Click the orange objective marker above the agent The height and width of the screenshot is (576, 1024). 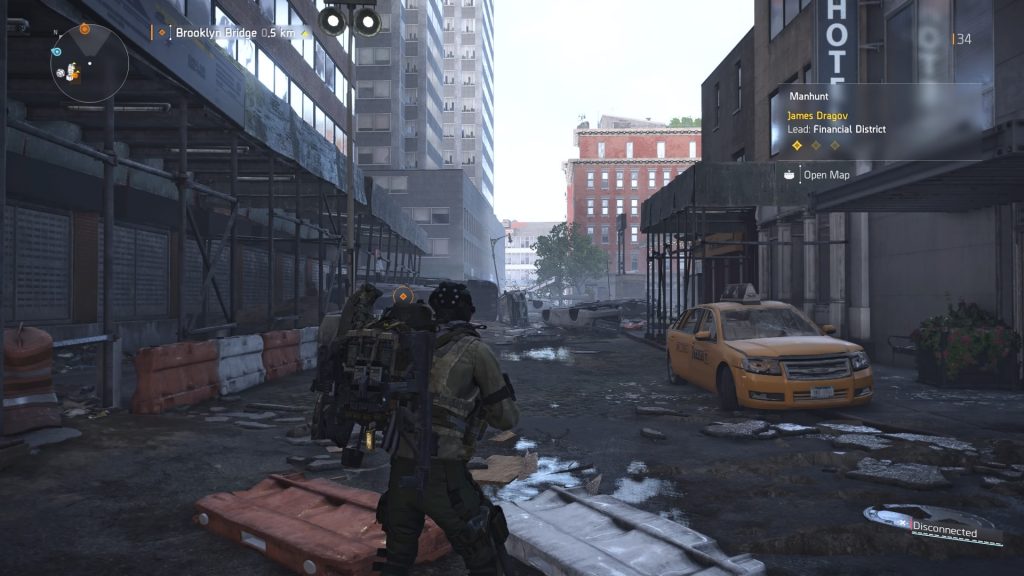(x=402, y=296)
